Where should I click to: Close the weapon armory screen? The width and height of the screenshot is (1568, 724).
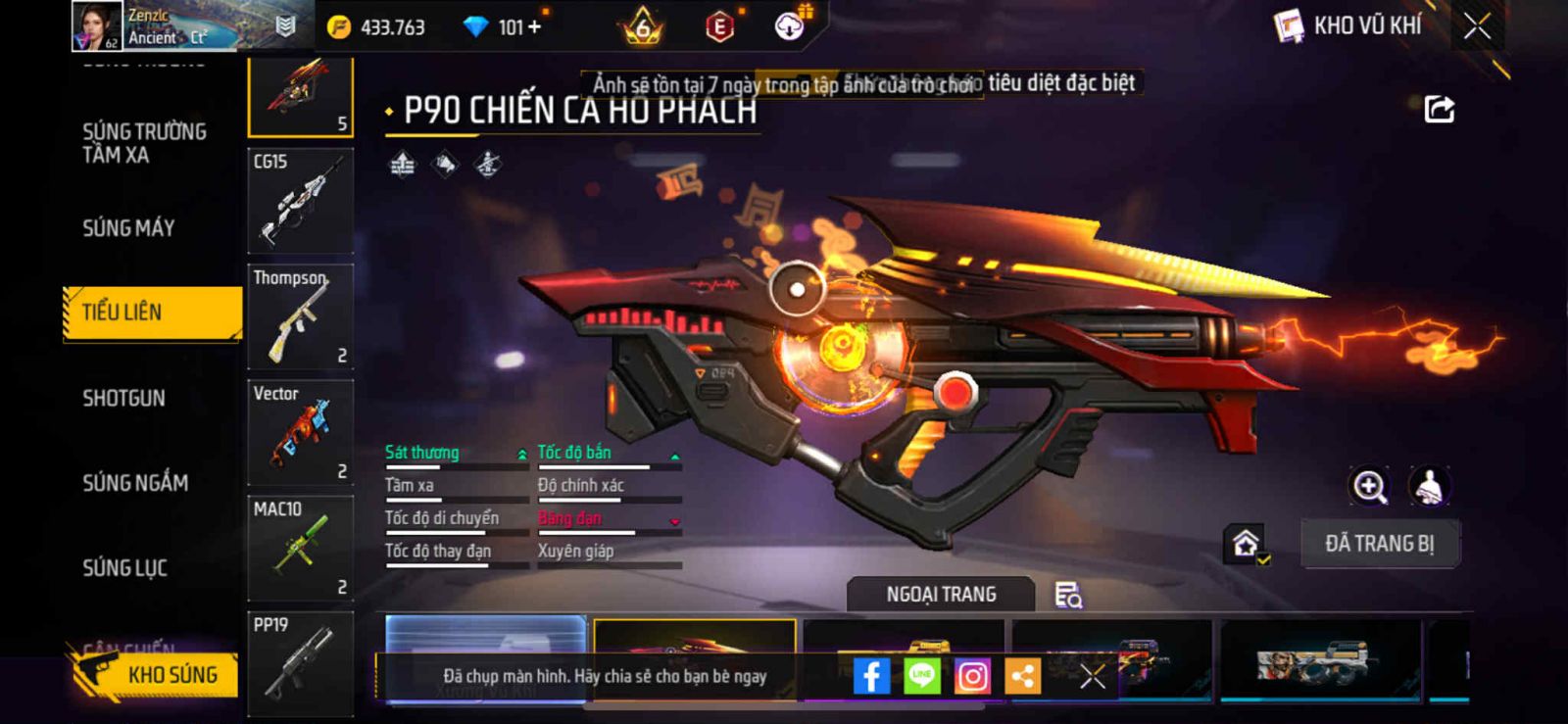pyautogui.click(x=1477, y=26)
